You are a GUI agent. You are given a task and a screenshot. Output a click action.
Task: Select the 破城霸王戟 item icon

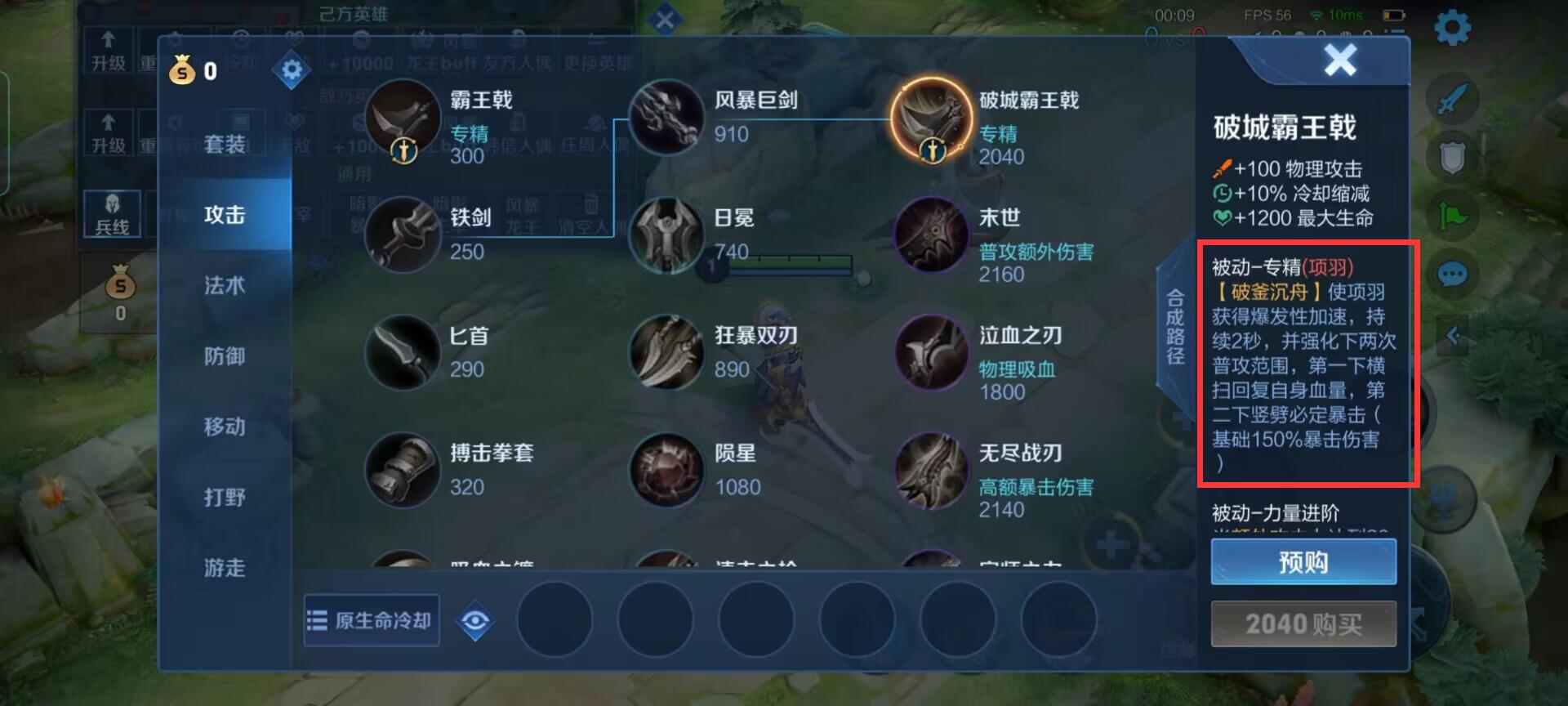(x=931, y=120)
